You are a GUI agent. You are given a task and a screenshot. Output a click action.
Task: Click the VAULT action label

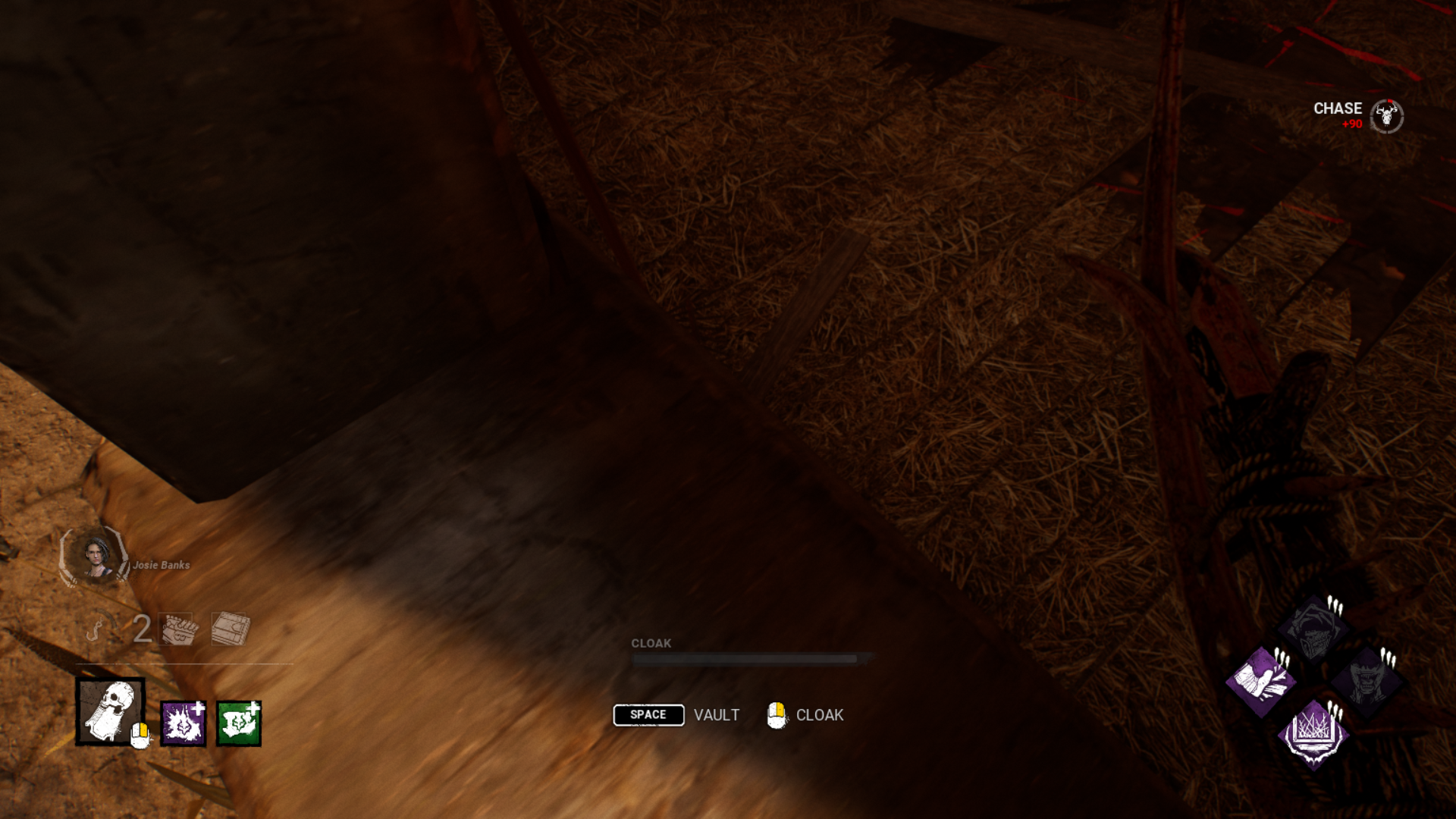716,714
